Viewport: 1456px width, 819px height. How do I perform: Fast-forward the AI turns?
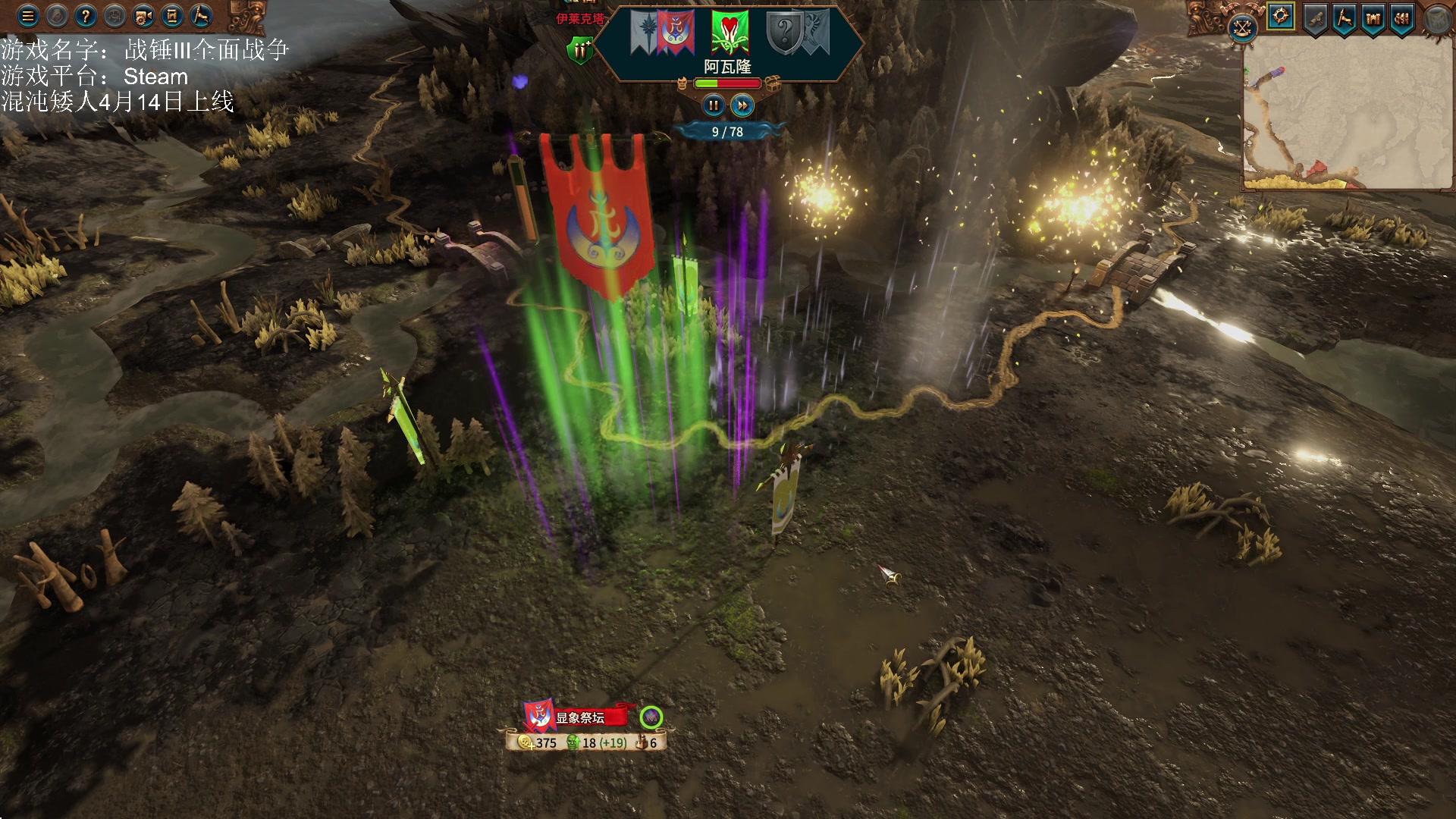pos(742,105)
